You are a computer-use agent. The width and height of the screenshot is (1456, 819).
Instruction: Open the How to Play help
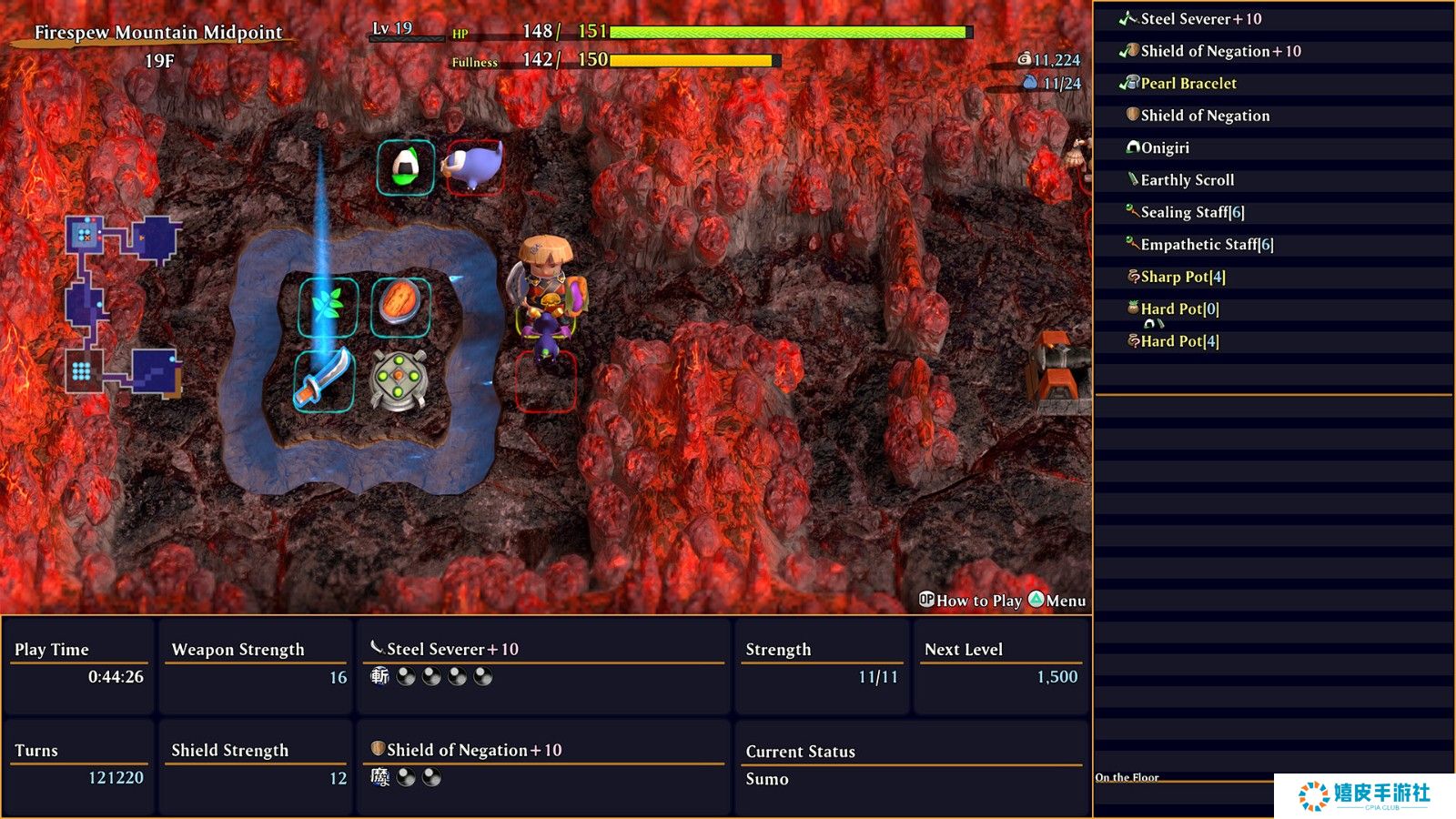coord(970,601)
